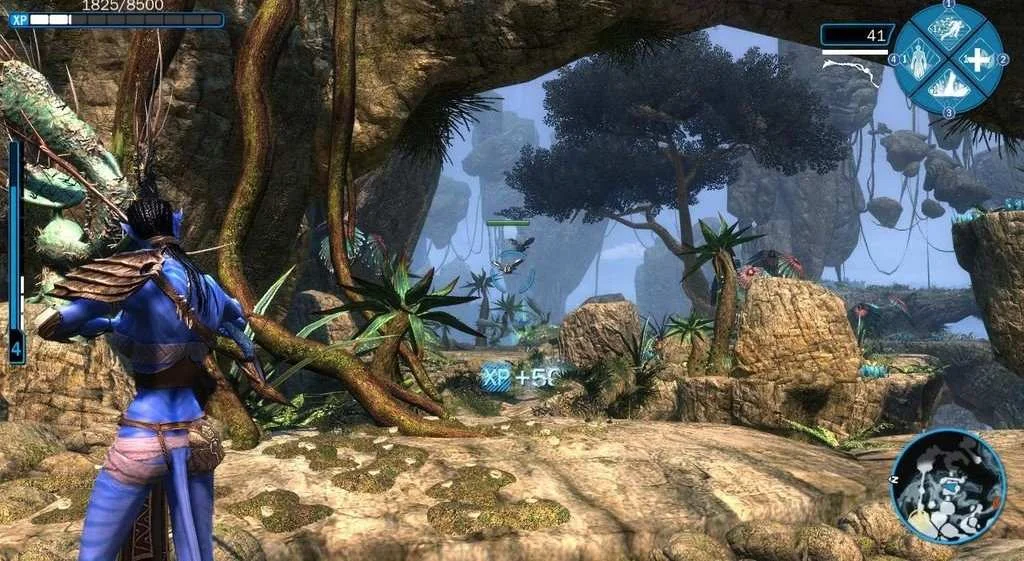Screen dimensions: 1024x561
Task: Trigger the skill wheel's bottom ability, slot 3
Action: pos(948,88)
